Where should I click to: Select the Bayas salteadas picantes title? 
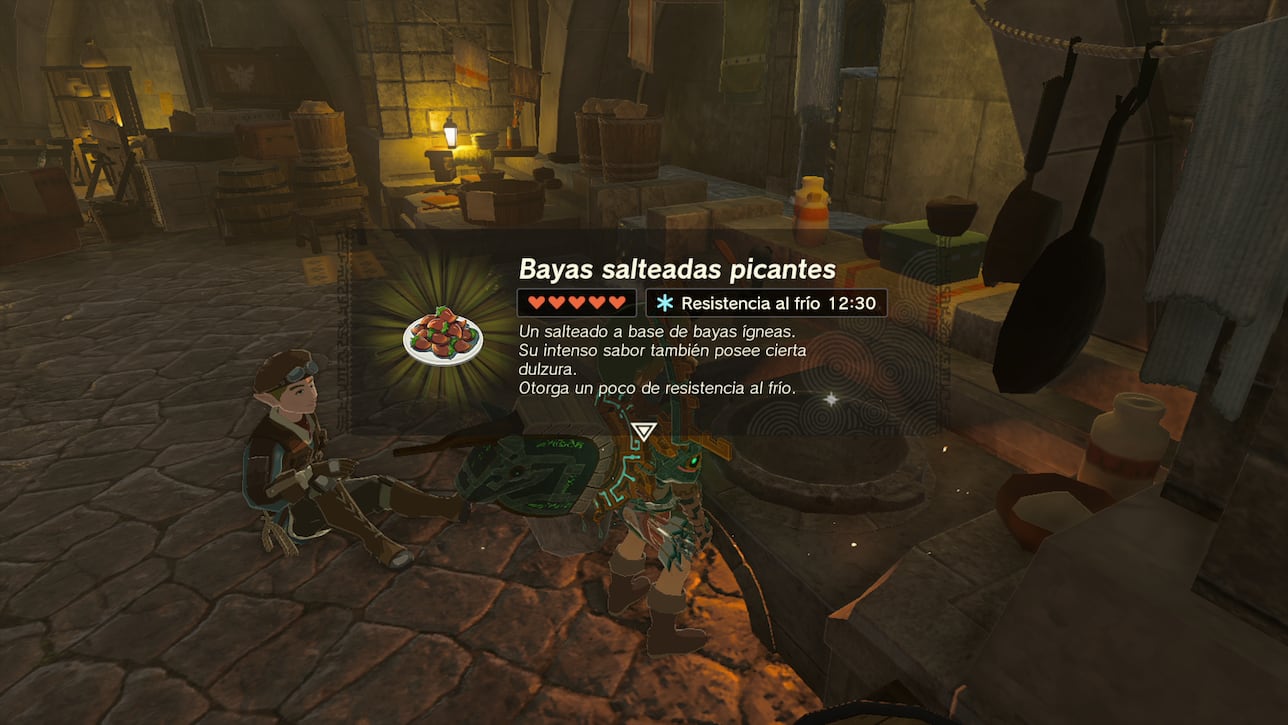click(x=677, y=269)
